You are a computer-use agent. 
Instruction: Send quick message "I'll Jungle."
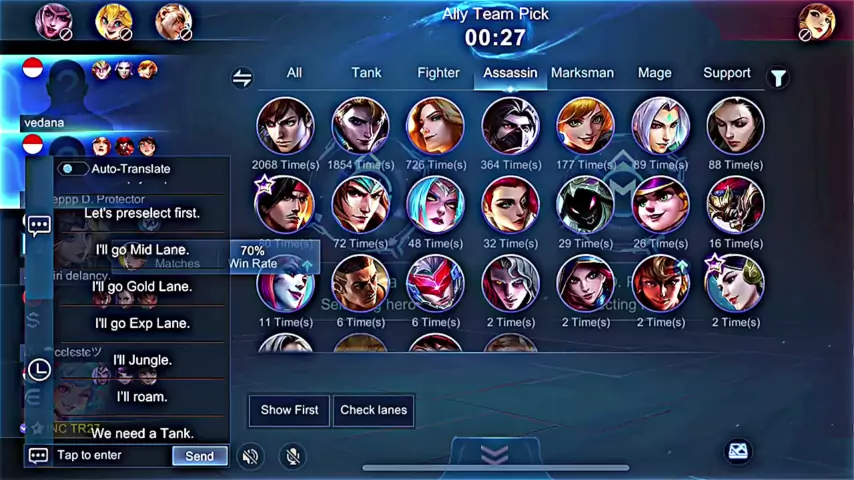tap(142, 360)
